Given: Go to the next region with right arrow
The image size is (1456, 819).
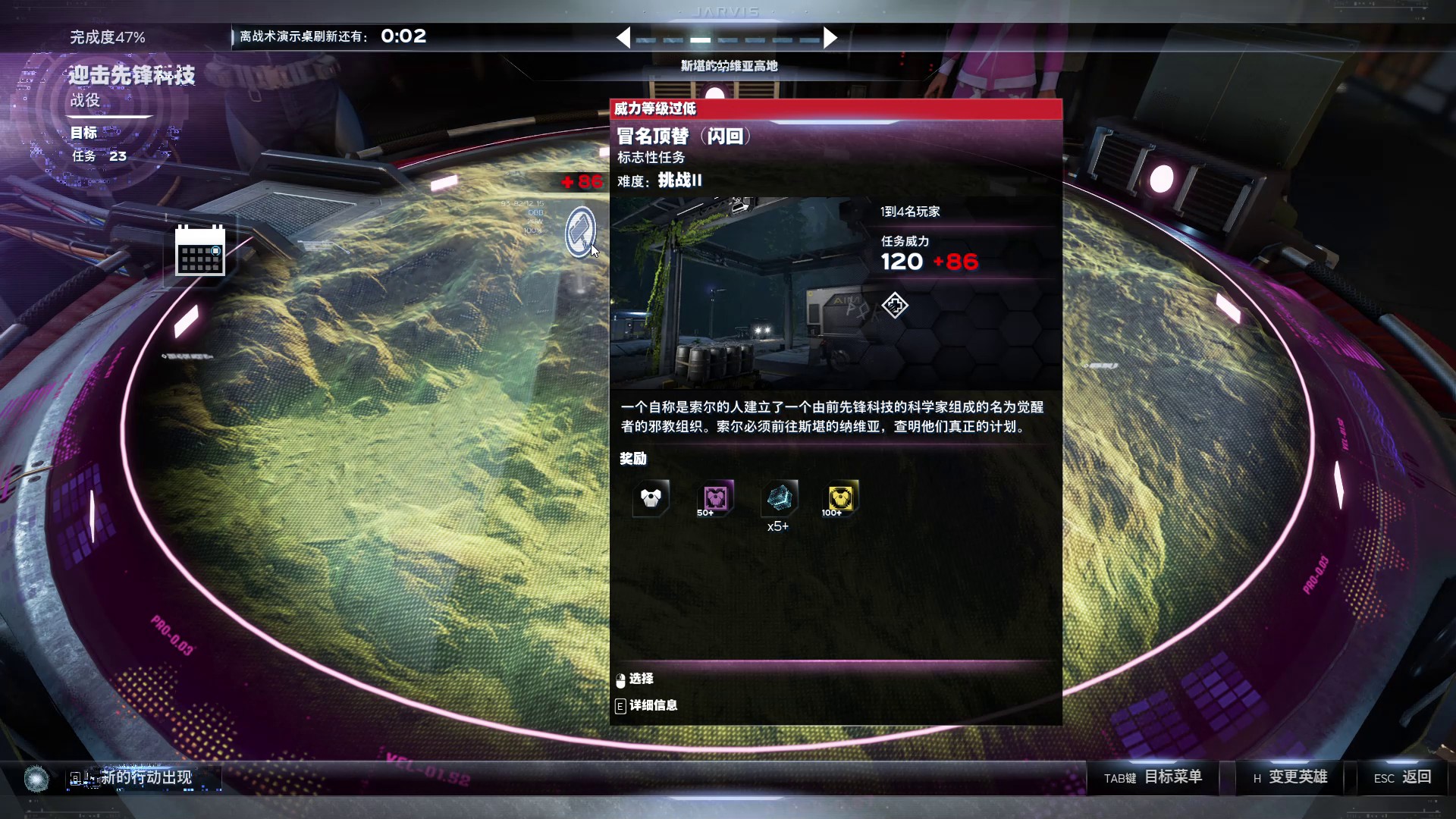Looking at the screenshot, I should pyautogui.click(x=830, y=38).
